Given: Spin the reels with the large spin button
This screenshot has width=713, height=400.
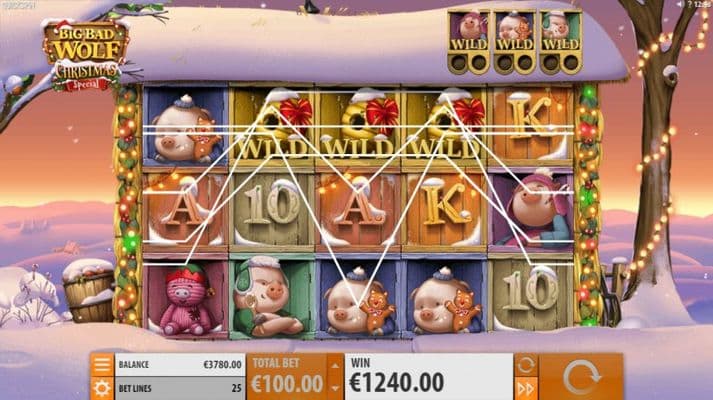Looking at the screenshot, I should click(x=581, y=376).
